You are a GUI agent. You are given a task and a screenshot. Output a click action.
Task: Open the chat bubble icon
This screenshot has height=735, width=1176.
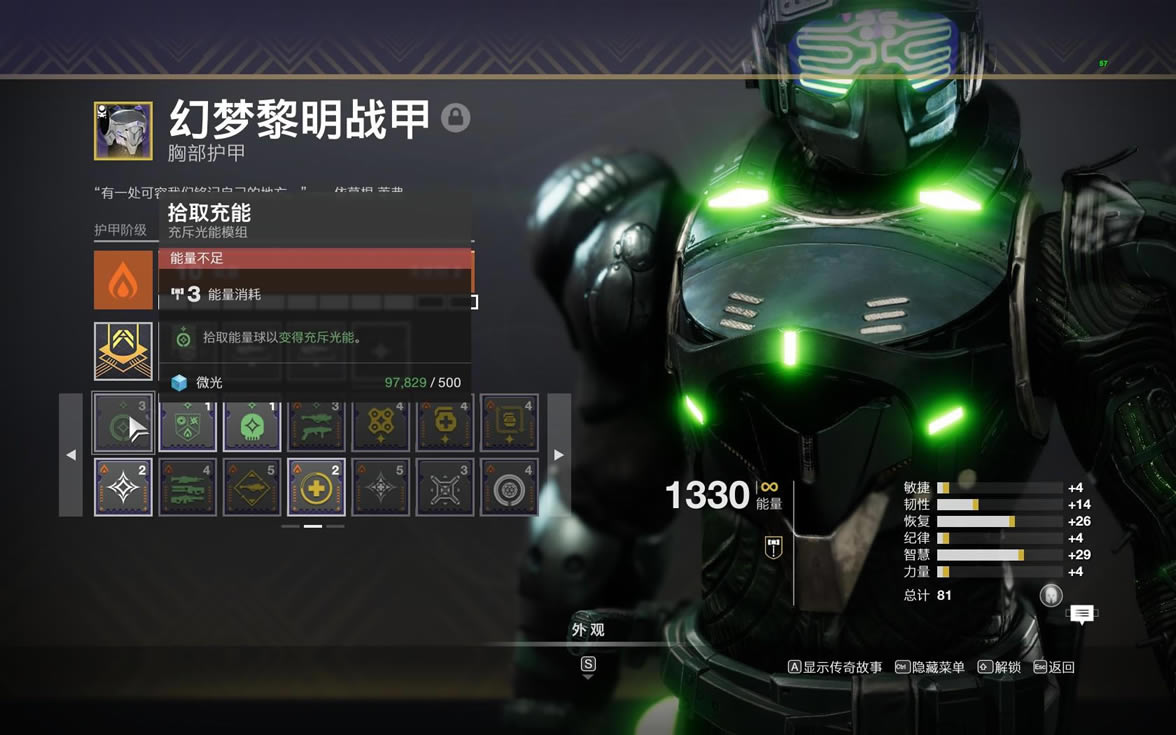(x=1082, y=614)
